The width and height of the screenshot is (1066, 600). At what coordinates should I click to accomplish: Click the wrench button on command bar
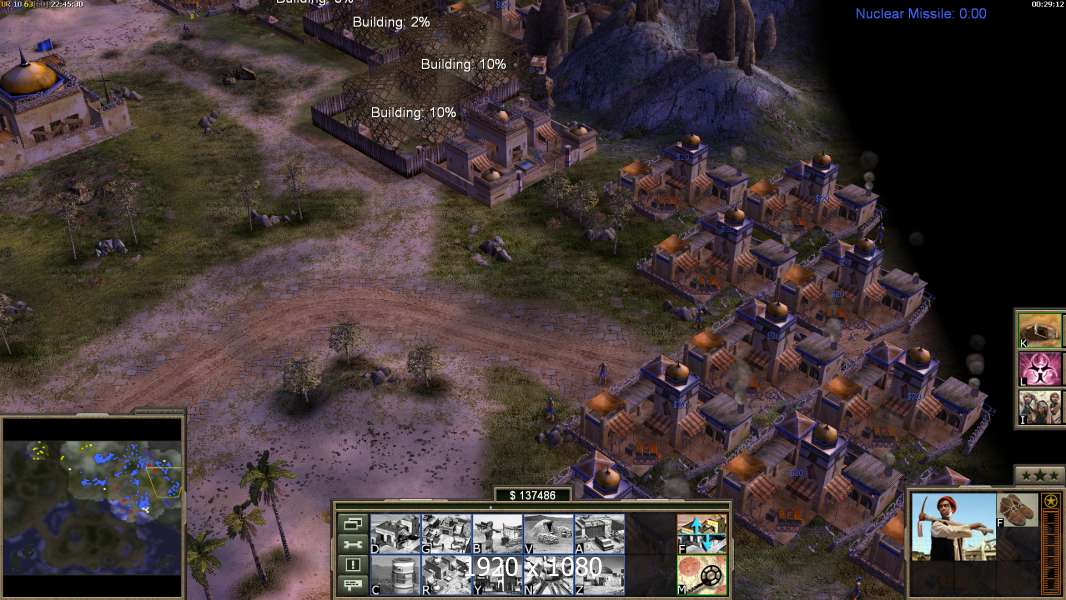click(x=352, y=544)
